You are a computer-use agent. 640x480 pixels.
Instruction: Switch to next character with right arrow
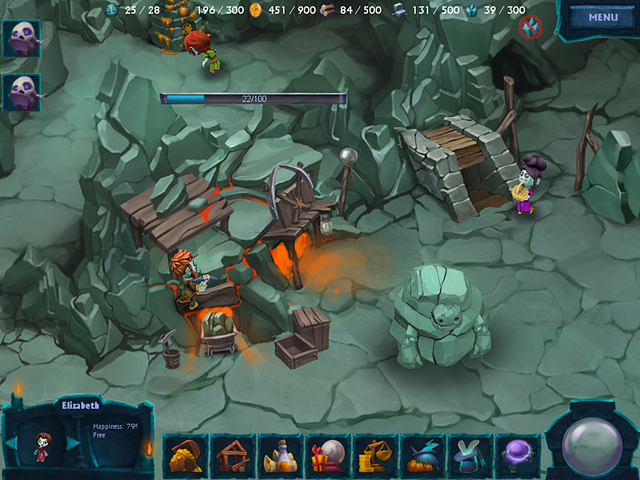pos(72,443)
